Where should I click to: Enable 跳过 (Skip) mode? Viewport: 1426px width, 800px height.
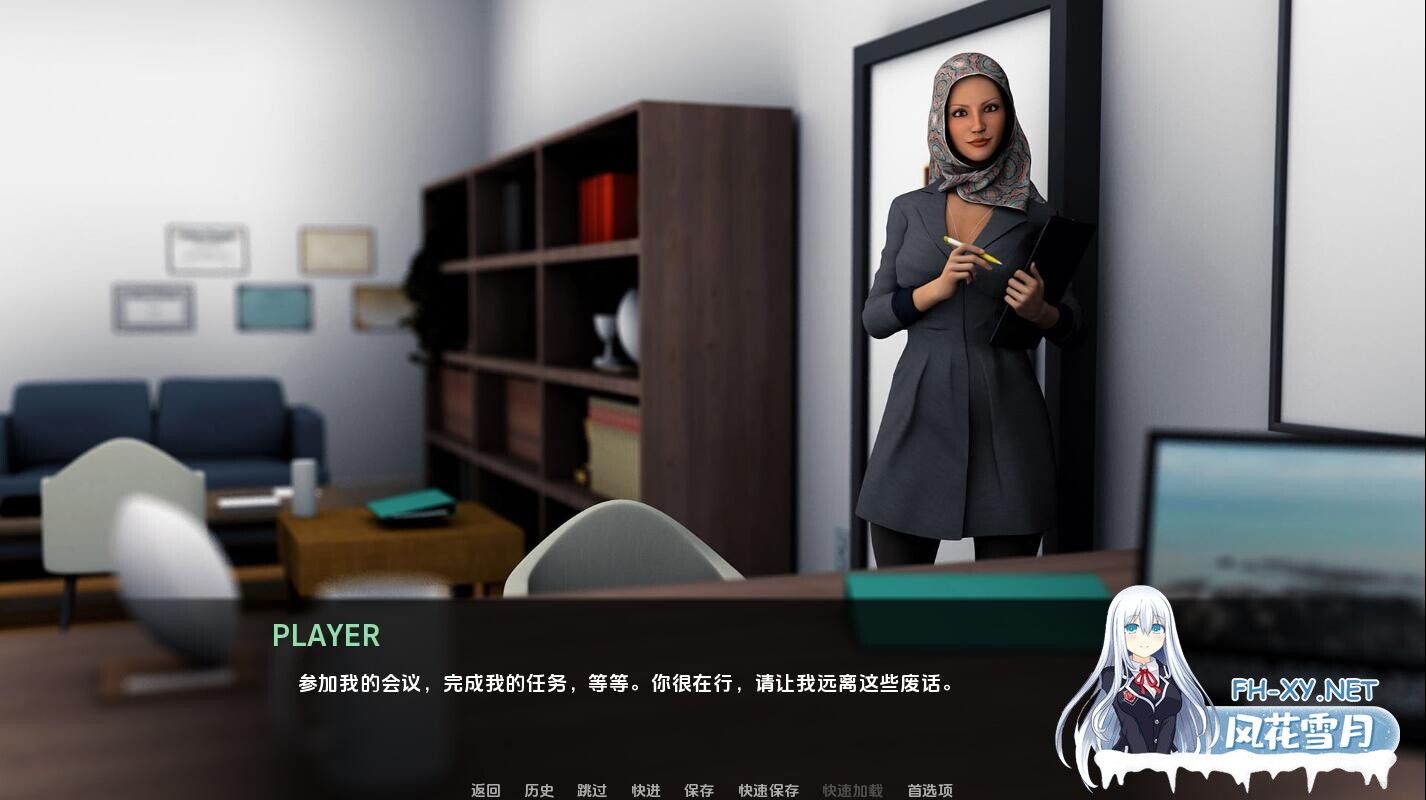click(592, 790)
